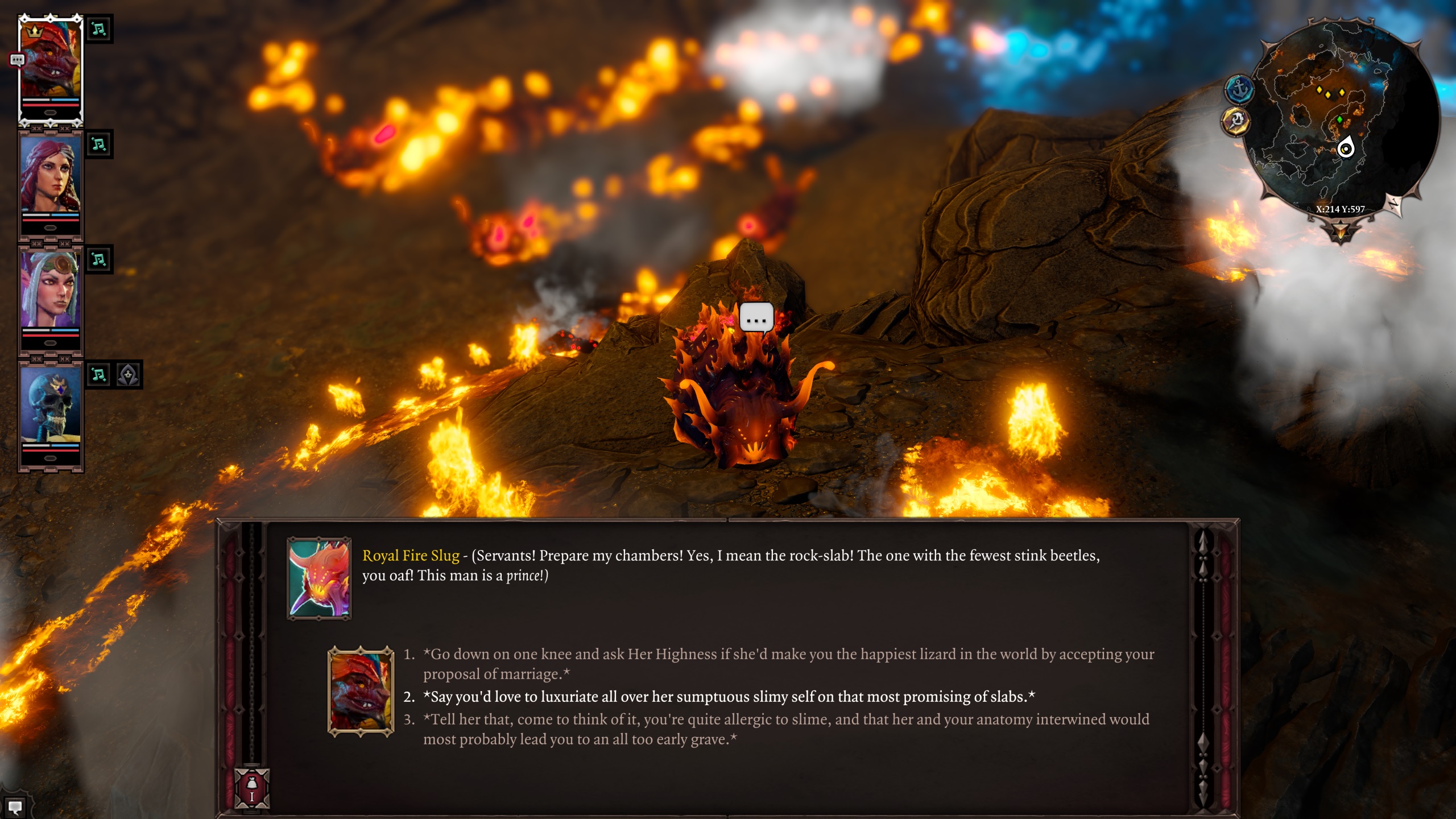The height and width of the screenshot is (819, 1456).
Task: Click the speech bubble above the Royal Fire Slug
Action: coord(755,317)
